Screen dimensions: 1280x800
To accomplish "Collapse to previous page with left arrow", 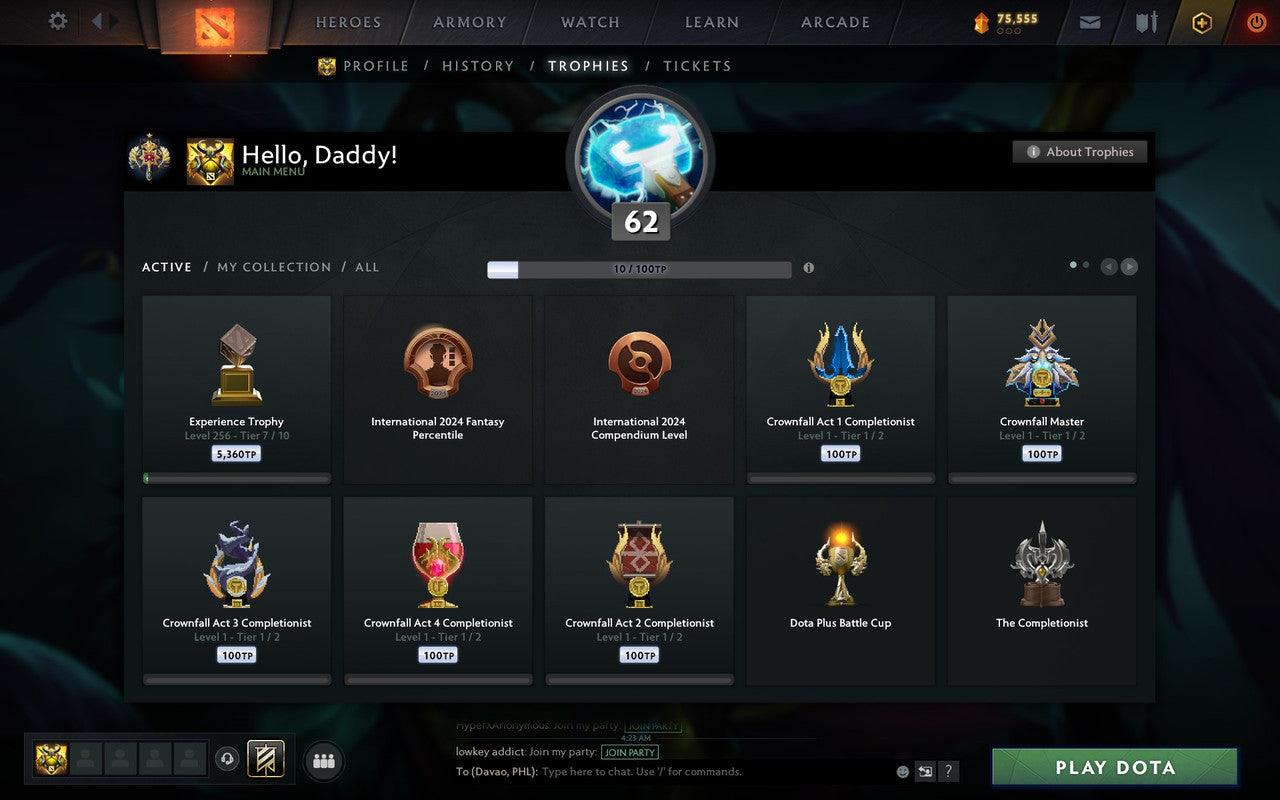I will tap(1108, 267).
